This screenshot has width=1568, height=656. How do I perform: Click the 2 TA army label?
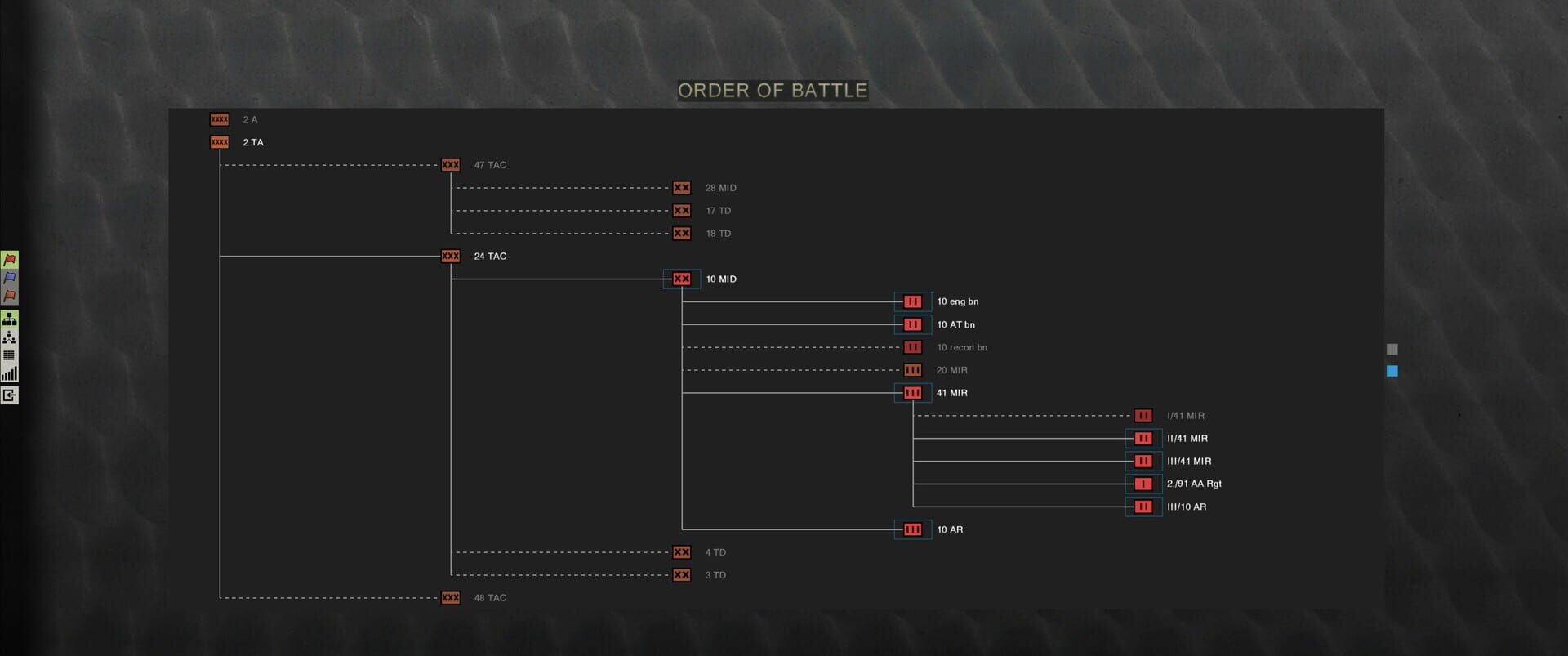click(252, 141)
